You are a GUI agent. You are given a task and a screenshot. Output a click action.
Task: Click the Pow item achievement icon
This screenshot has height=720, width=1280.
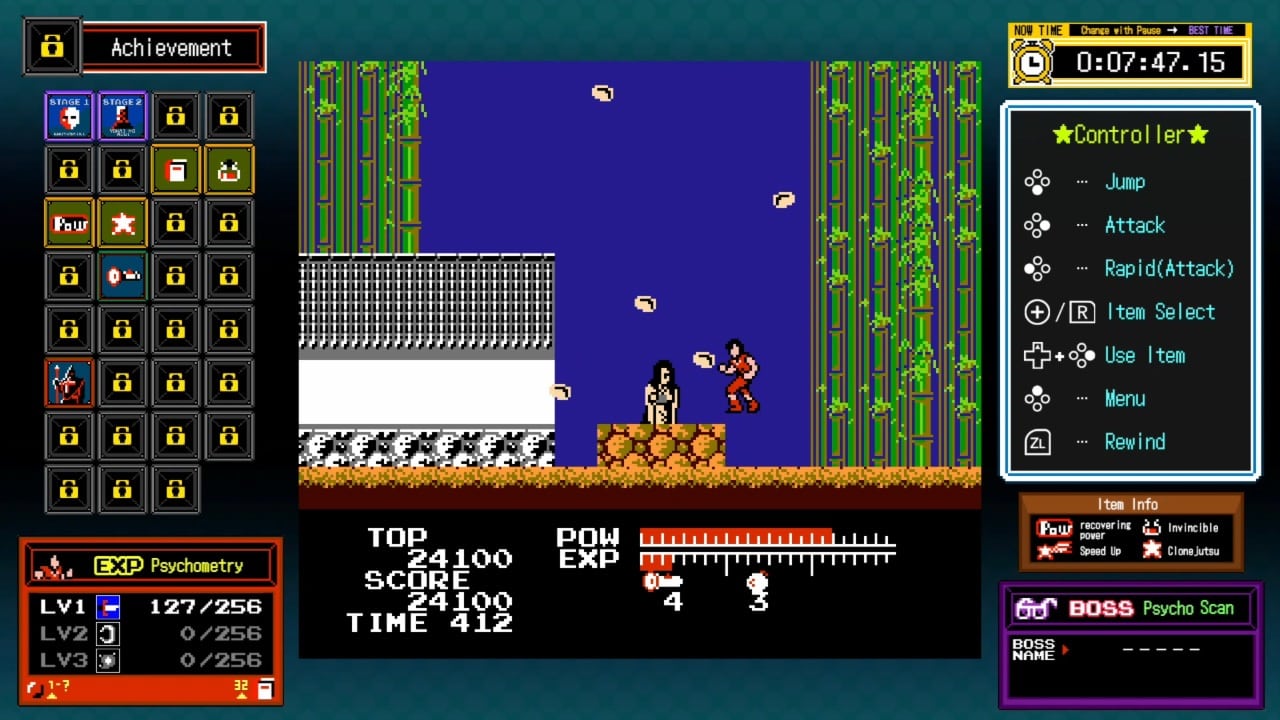pos(68,222)
